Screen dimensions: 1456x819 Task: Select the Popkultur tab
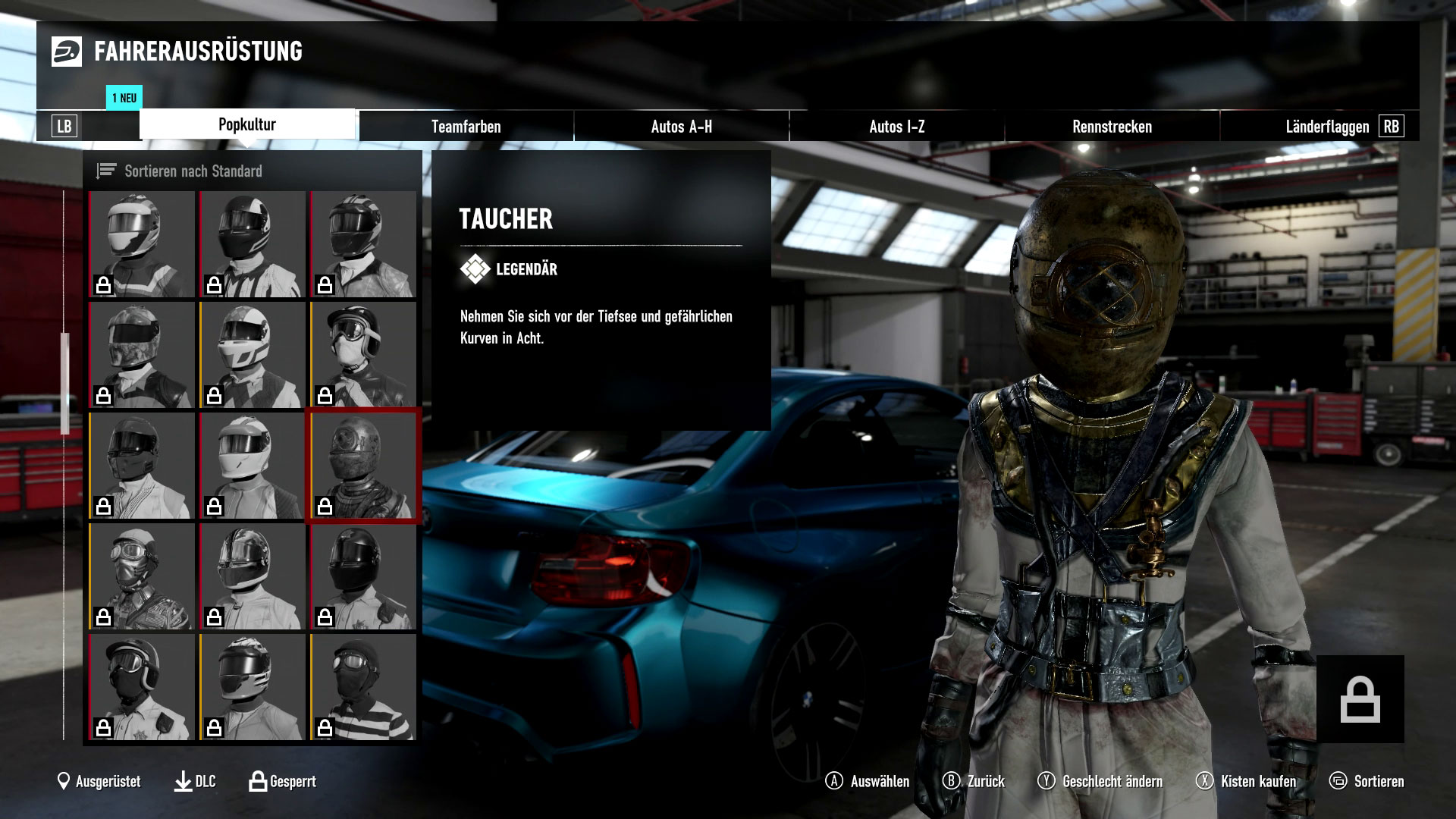coord(247,124)
